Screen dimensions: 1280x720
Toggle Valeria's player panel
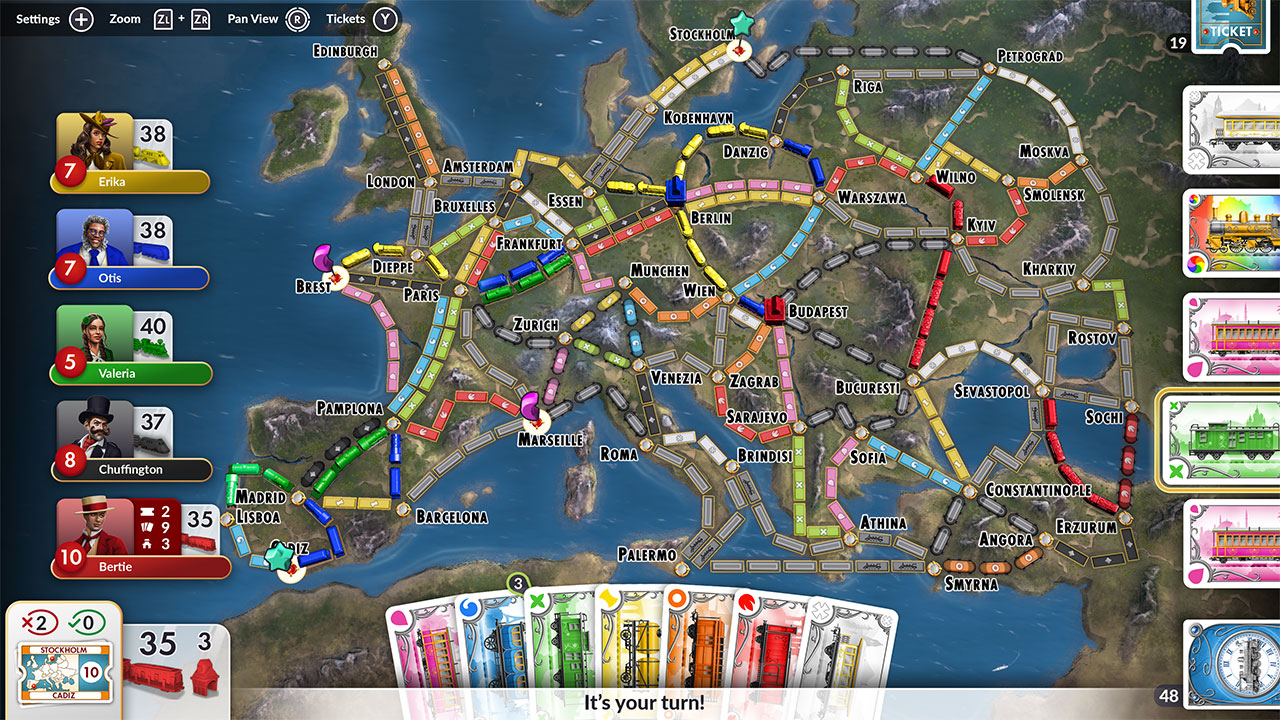point(130,345)
